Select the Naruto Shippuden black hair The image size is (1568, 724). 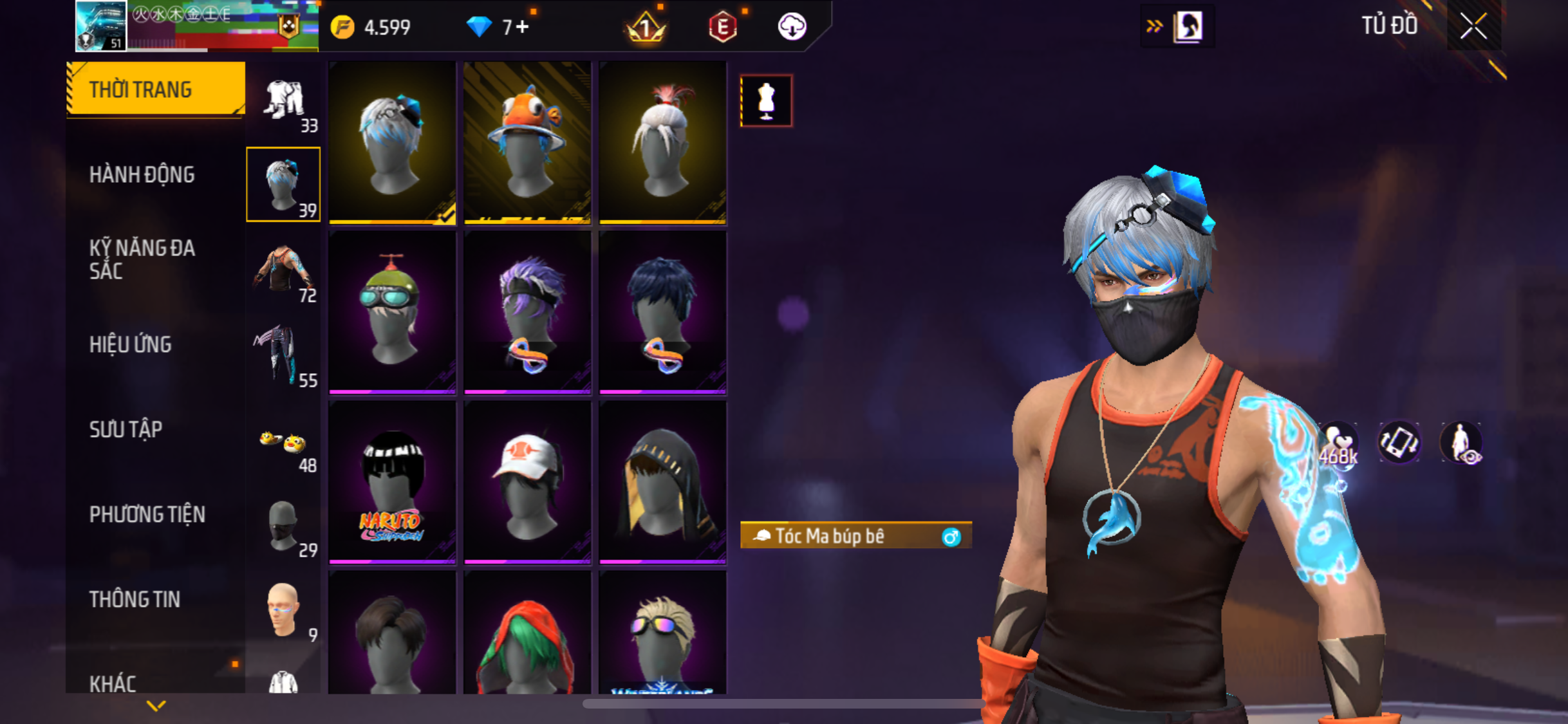392,482
